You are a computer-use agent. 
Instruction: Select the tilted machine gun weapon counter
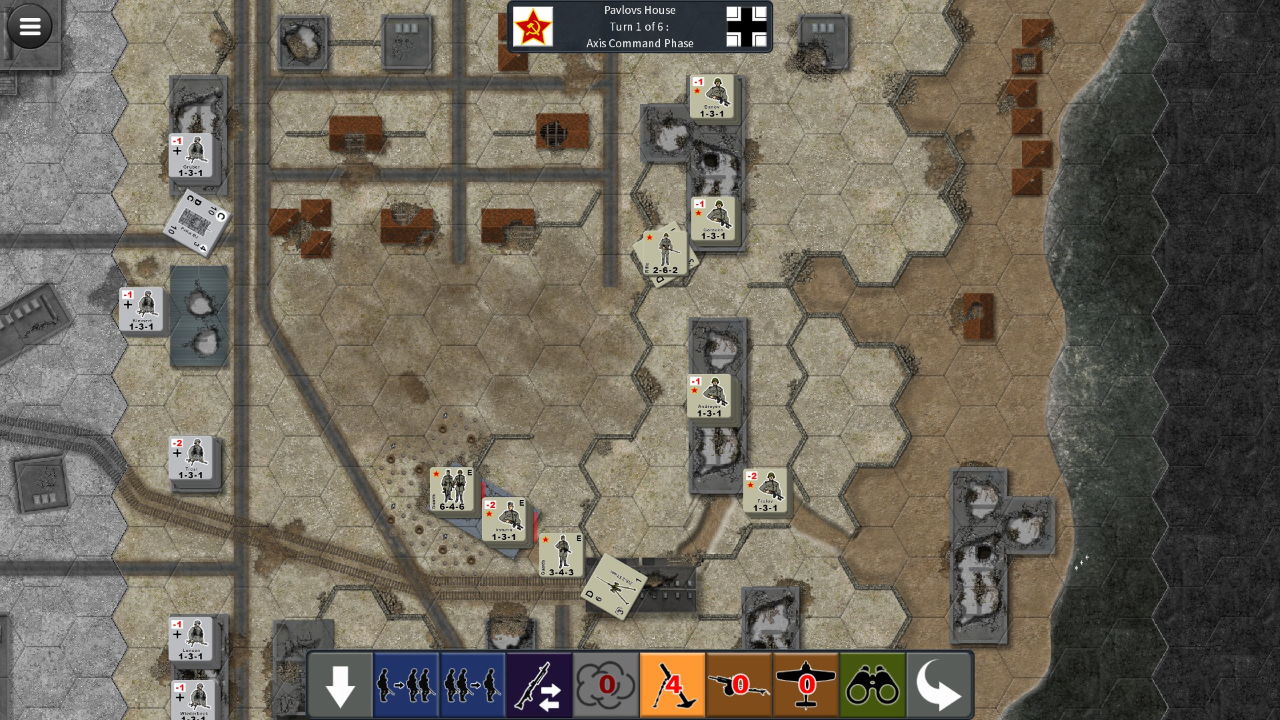click(613, 586)
